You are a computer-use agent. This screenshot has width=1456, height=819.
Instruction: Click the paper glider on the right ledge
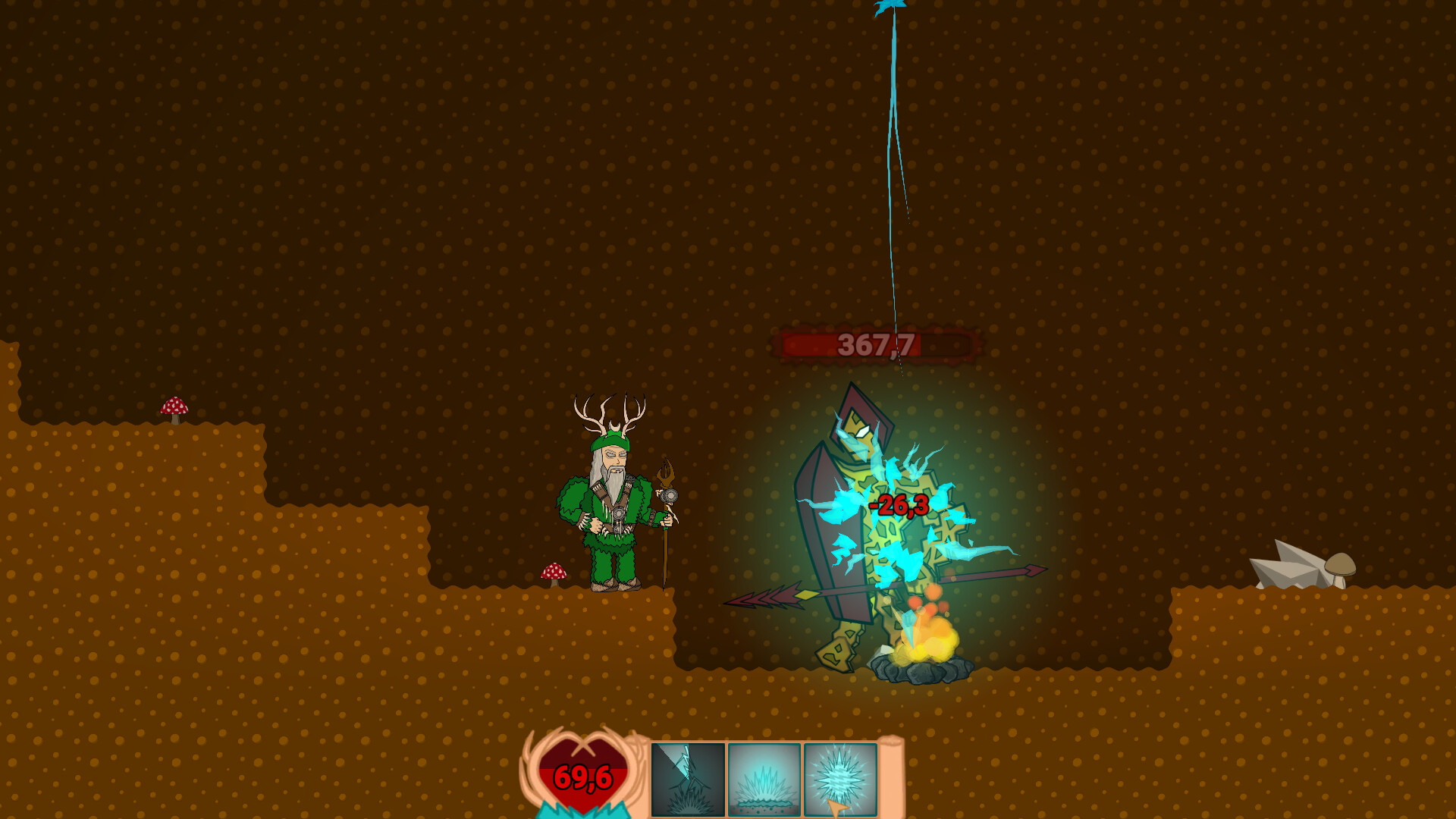[1289, 565]
